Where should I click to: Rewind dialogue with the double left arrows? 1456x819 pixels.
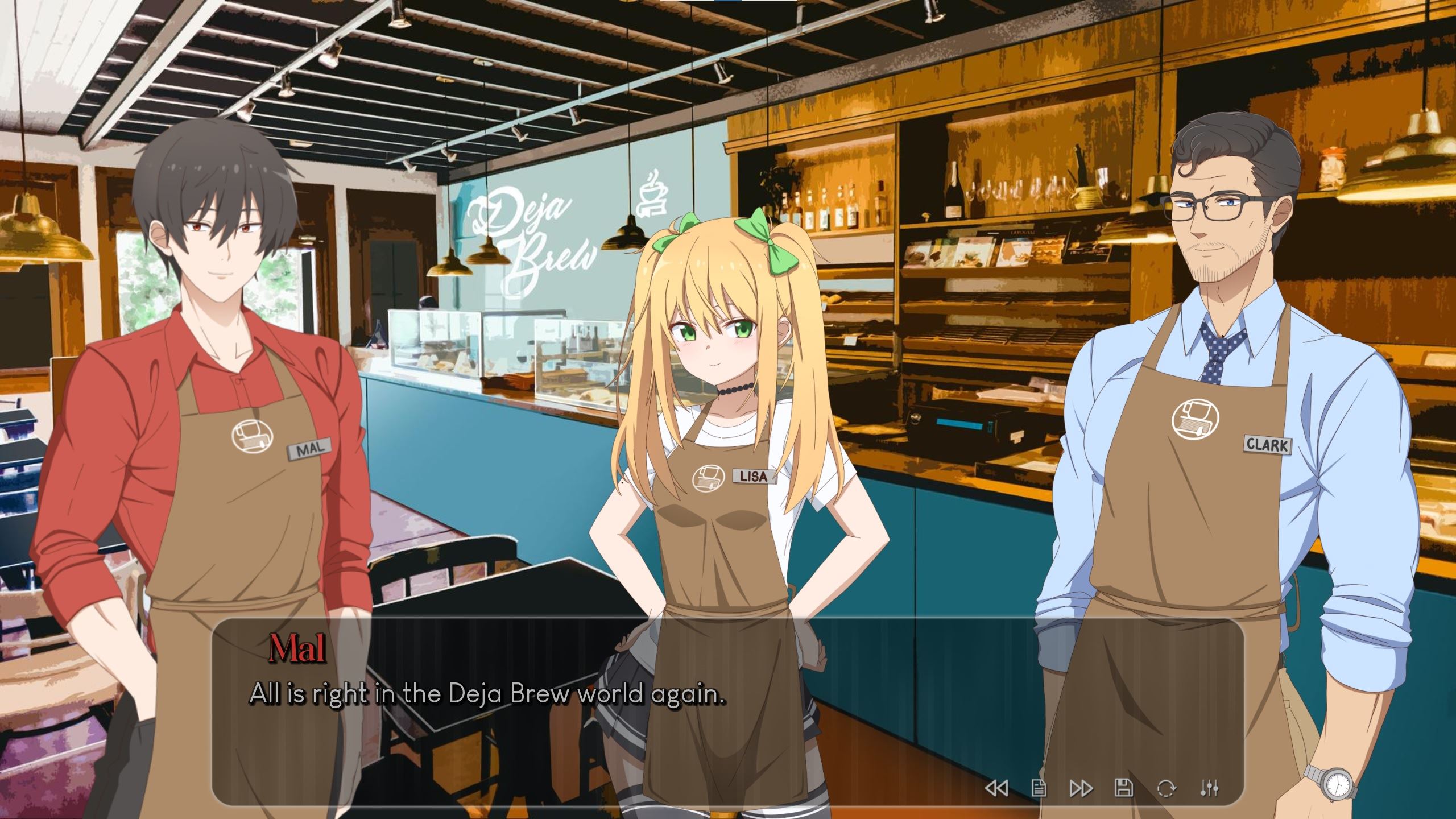click(996, 788)
